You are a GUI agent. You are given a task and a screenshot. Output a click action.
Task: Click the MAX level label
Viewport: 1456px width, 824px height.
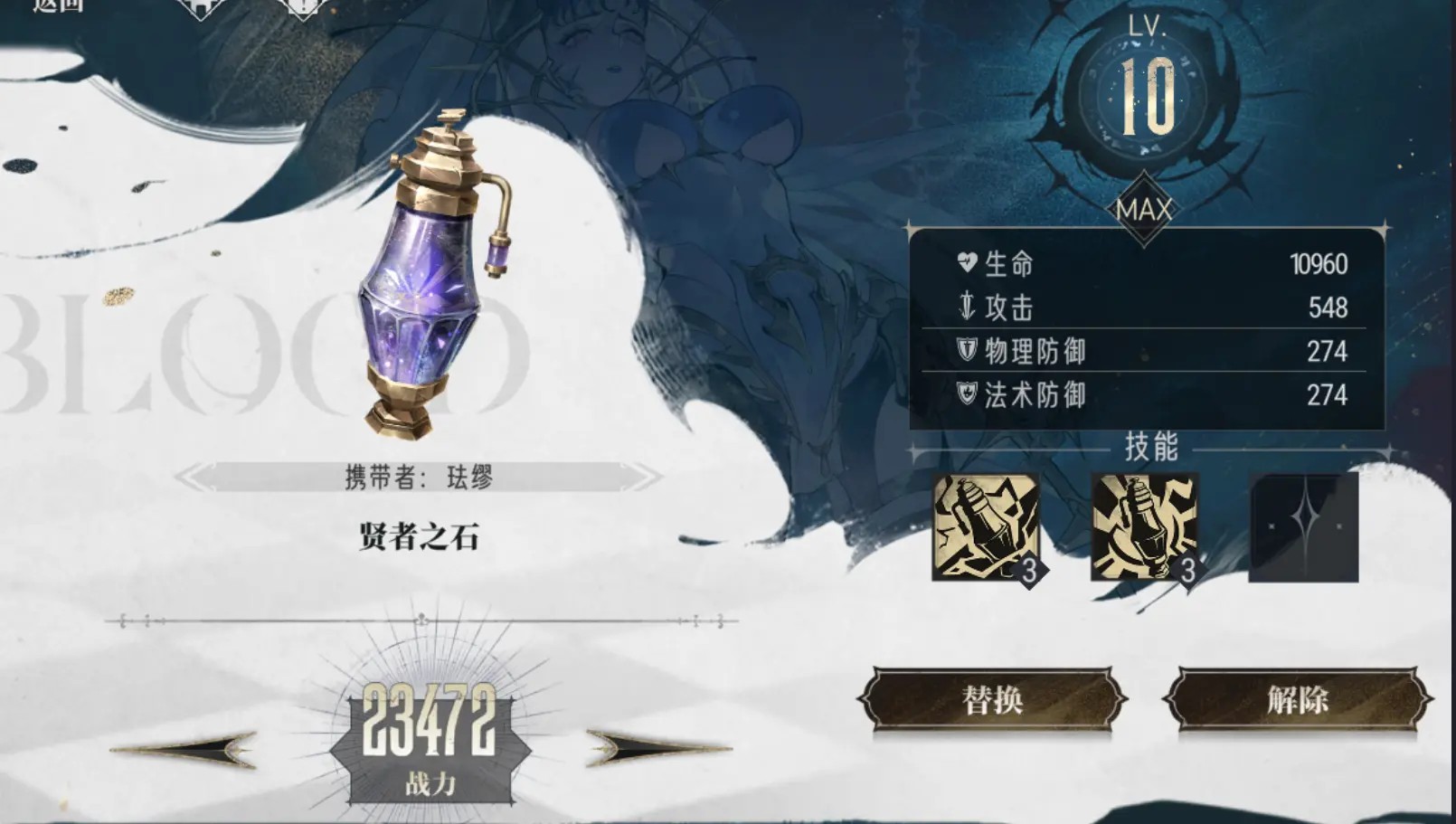[1145, 210]
